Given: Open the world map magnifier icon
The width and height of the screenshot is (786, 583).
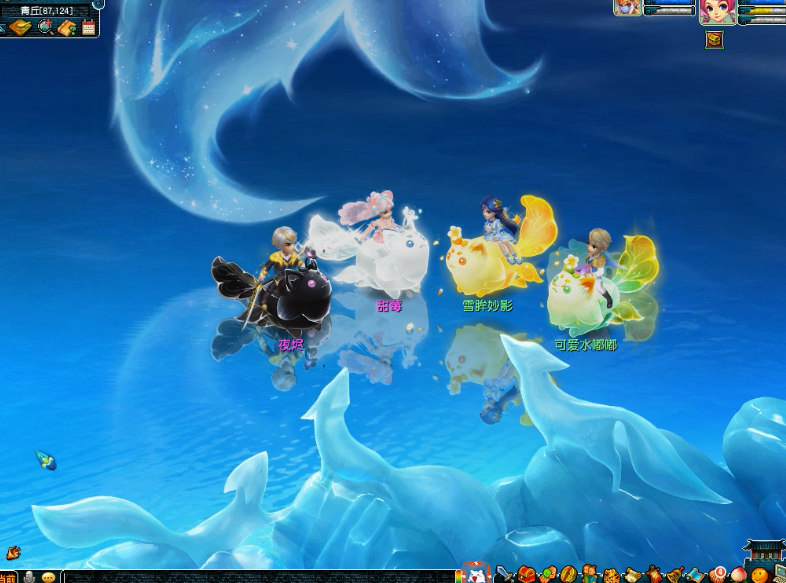Looking at the screenshot, I should pos(45,27).
